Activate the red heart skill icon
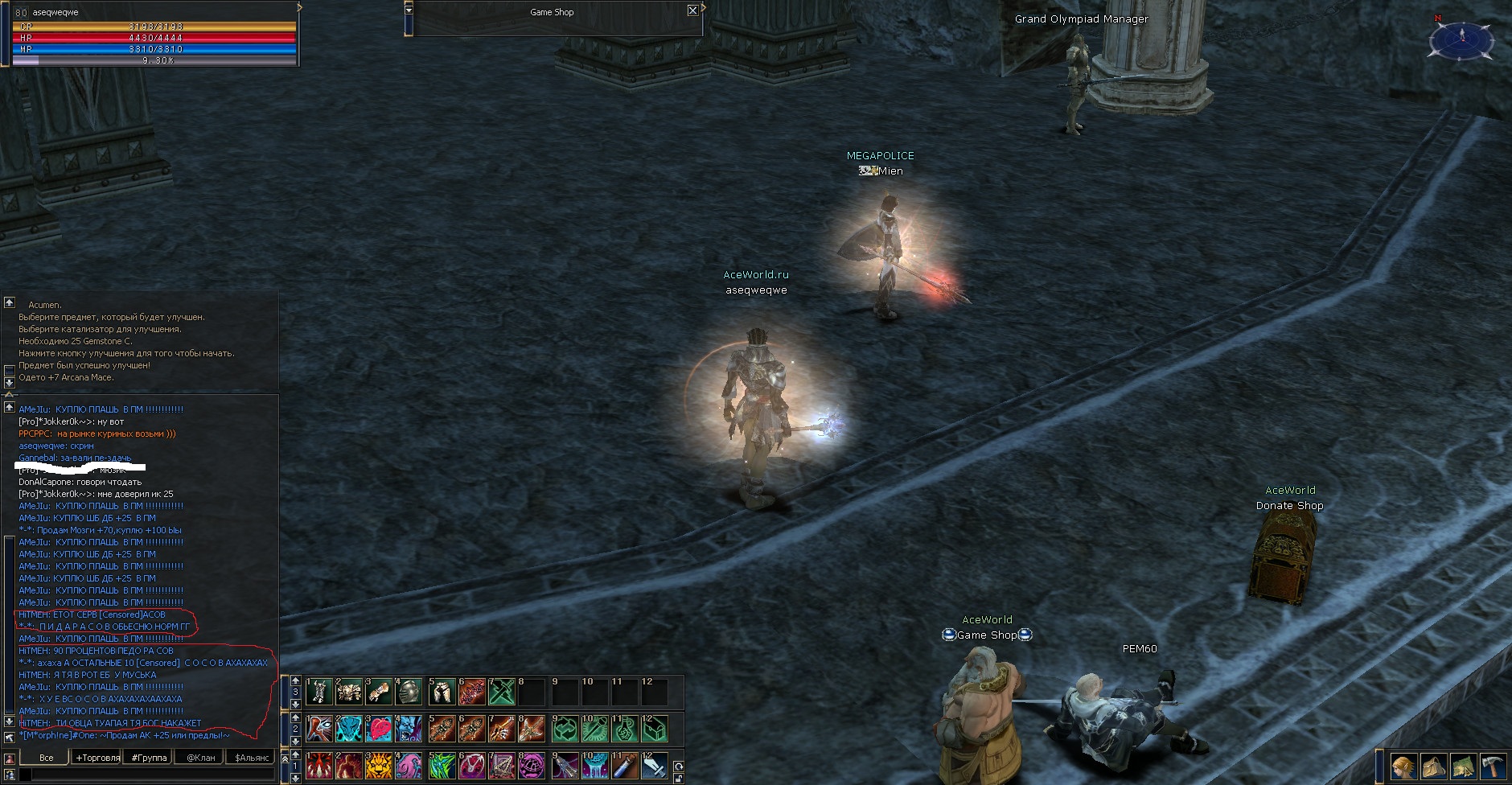Viewport: 1512px width, 785px height. 378,729
